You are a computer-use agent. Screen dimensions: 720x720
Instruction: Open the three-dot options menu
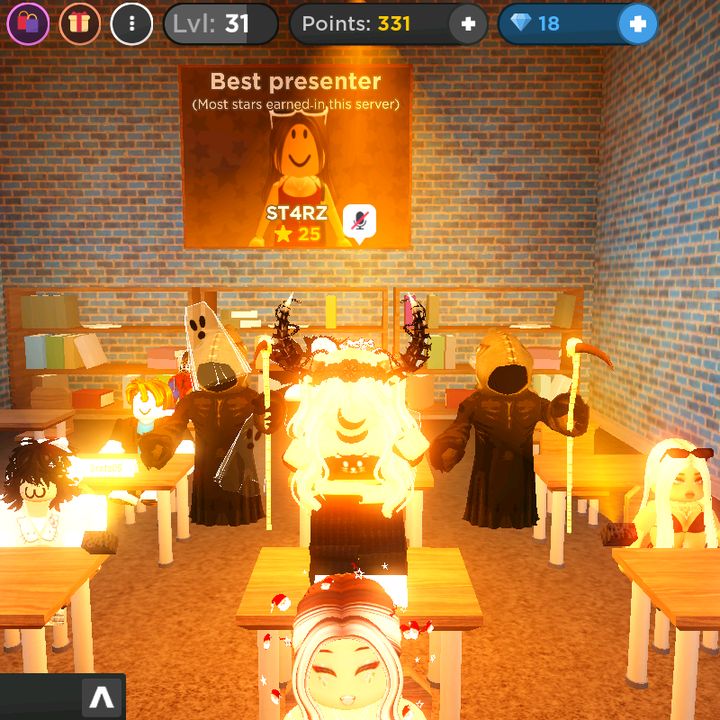tap(132, 23)
